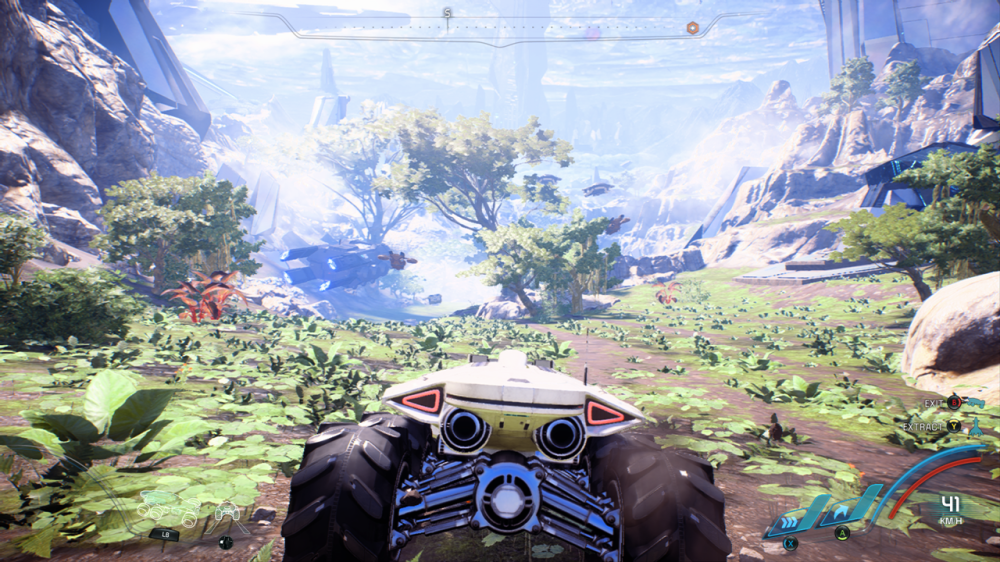Screen dimensions: 1000x562
Task: Click the orange hexagon compass waypoint marker
Action: click(x=692, y=27)
